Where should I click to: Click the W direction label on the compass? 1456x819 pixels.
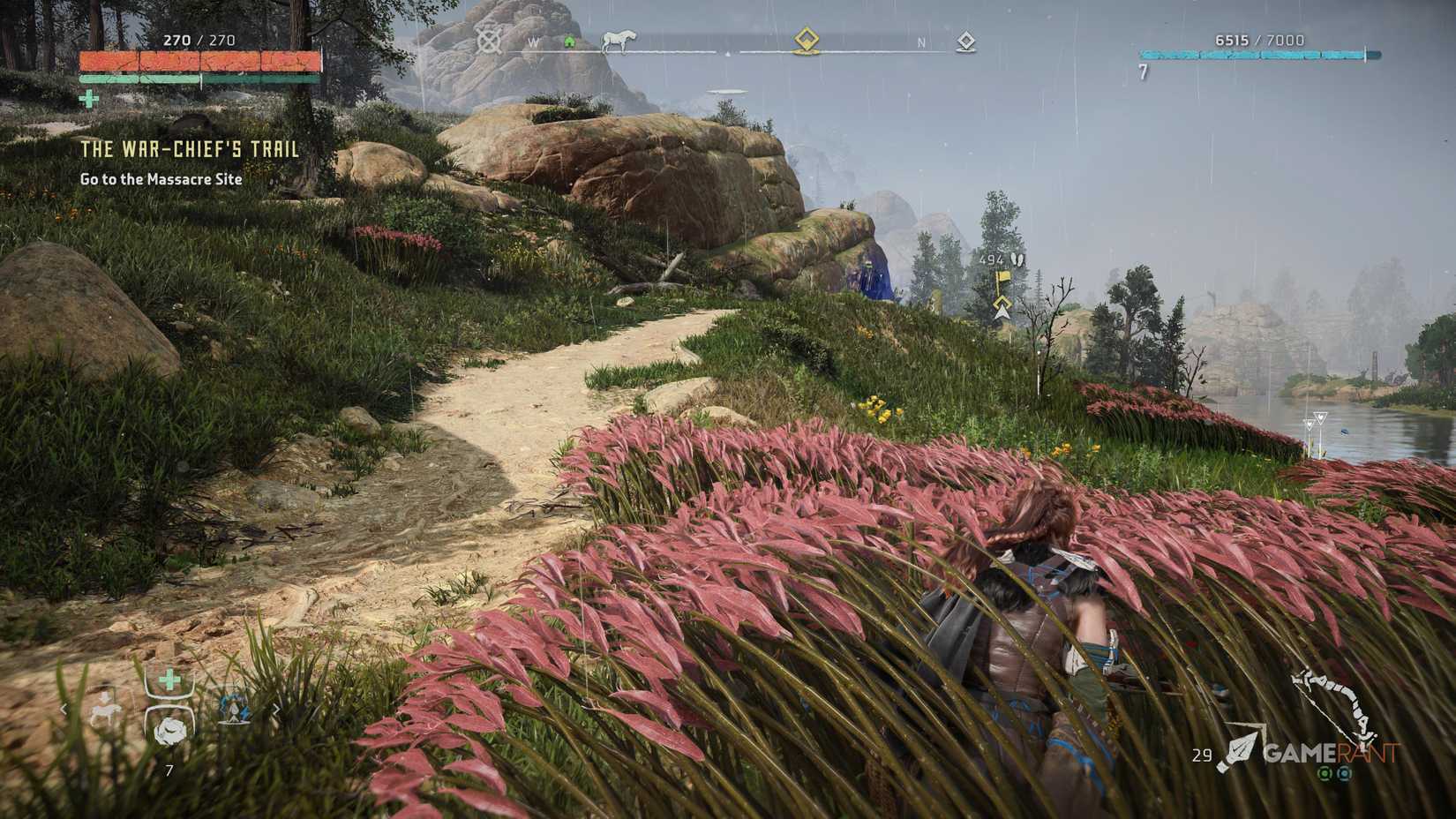point(535,41)
